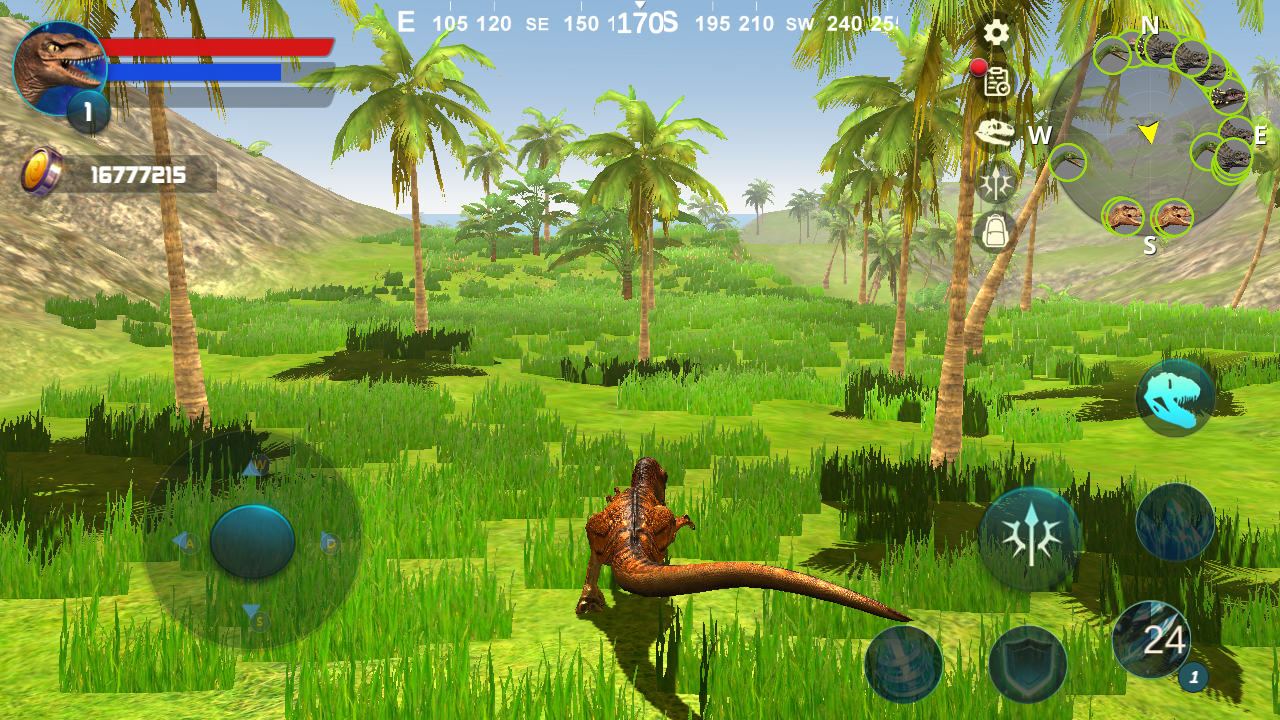This screenshot has height=720, width=1280.
Task: Open the settings gear icon
Action: [x=996, y=33]
